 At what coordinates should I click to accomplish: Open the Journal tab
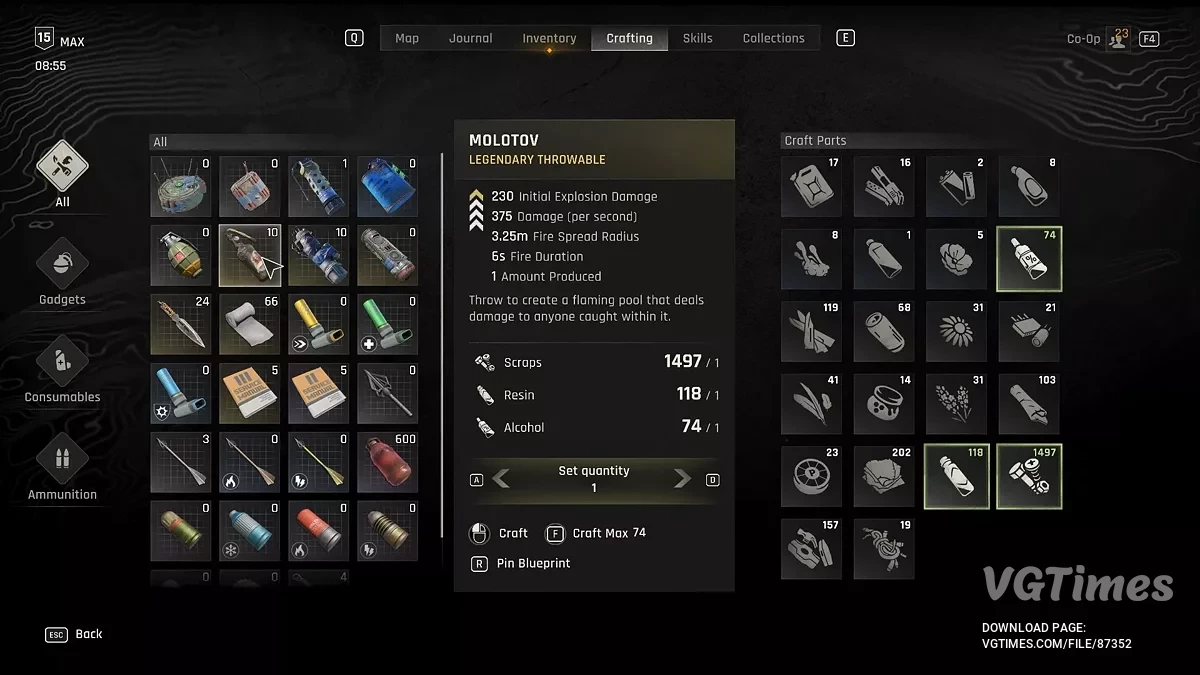tap(470, 38)
